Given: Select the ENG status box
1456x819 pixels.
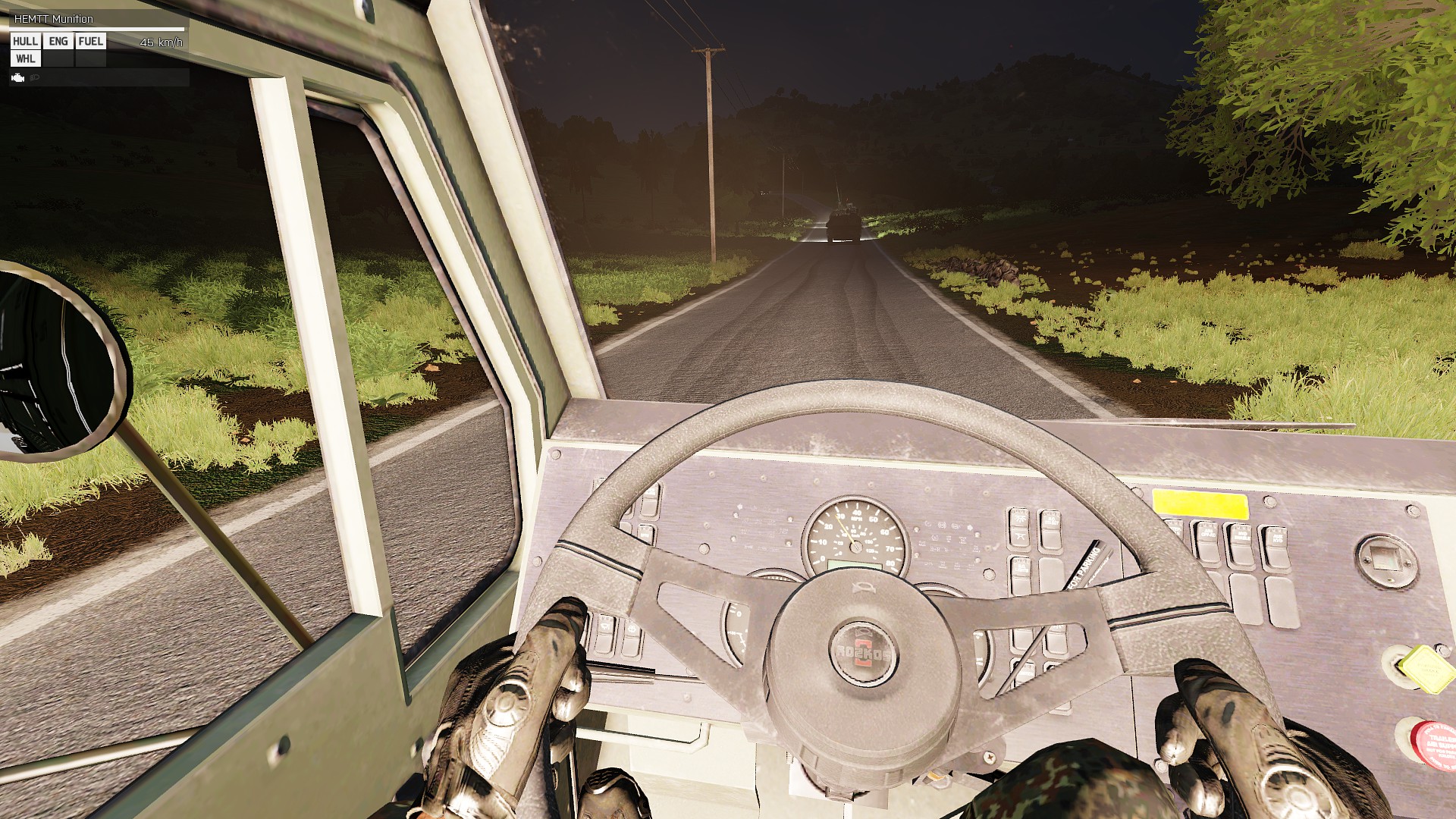Looking at the screenshot, I should (58, 42).
